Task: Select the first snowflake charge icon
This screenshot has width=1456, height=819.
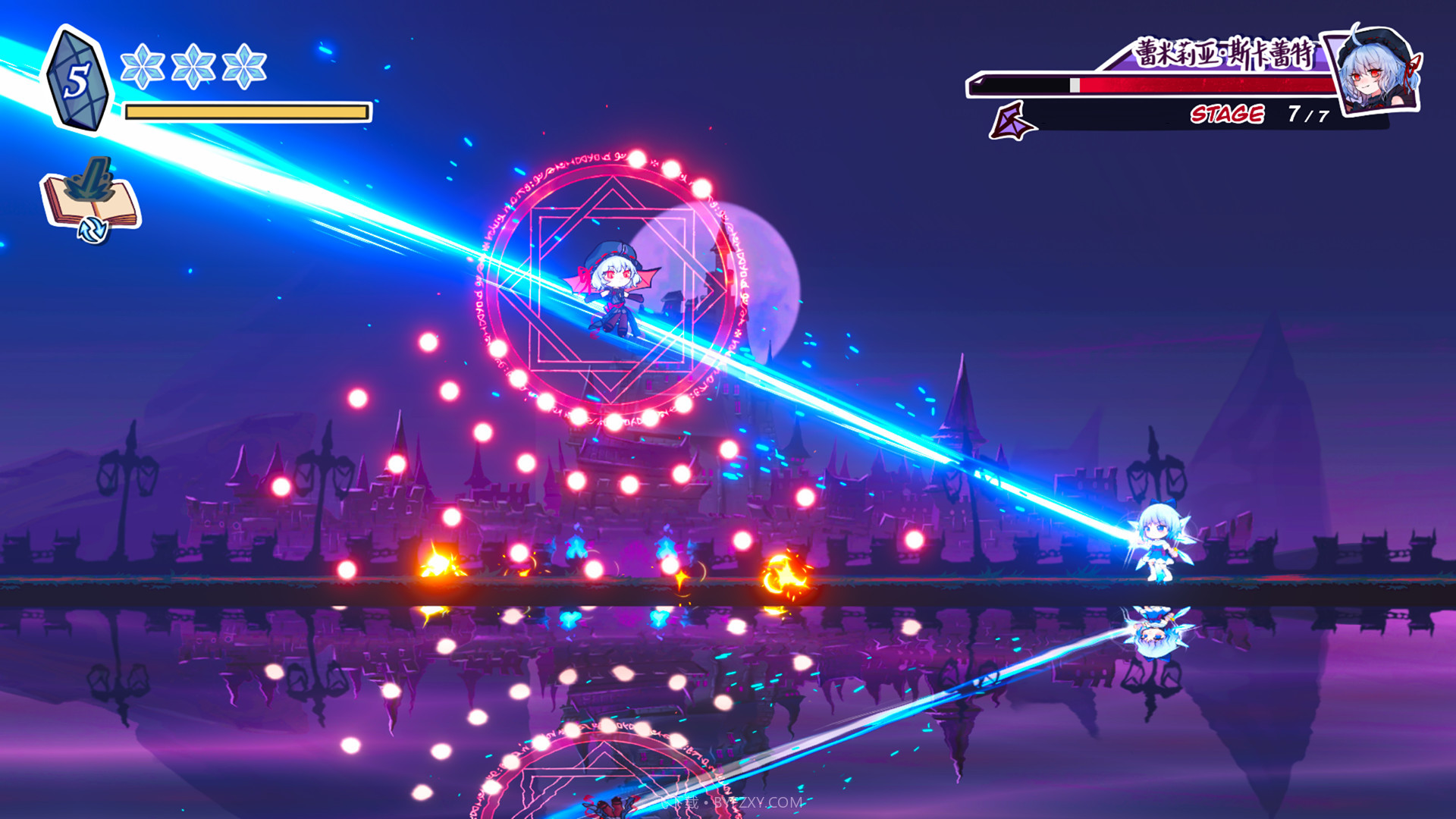Action: 144,67
